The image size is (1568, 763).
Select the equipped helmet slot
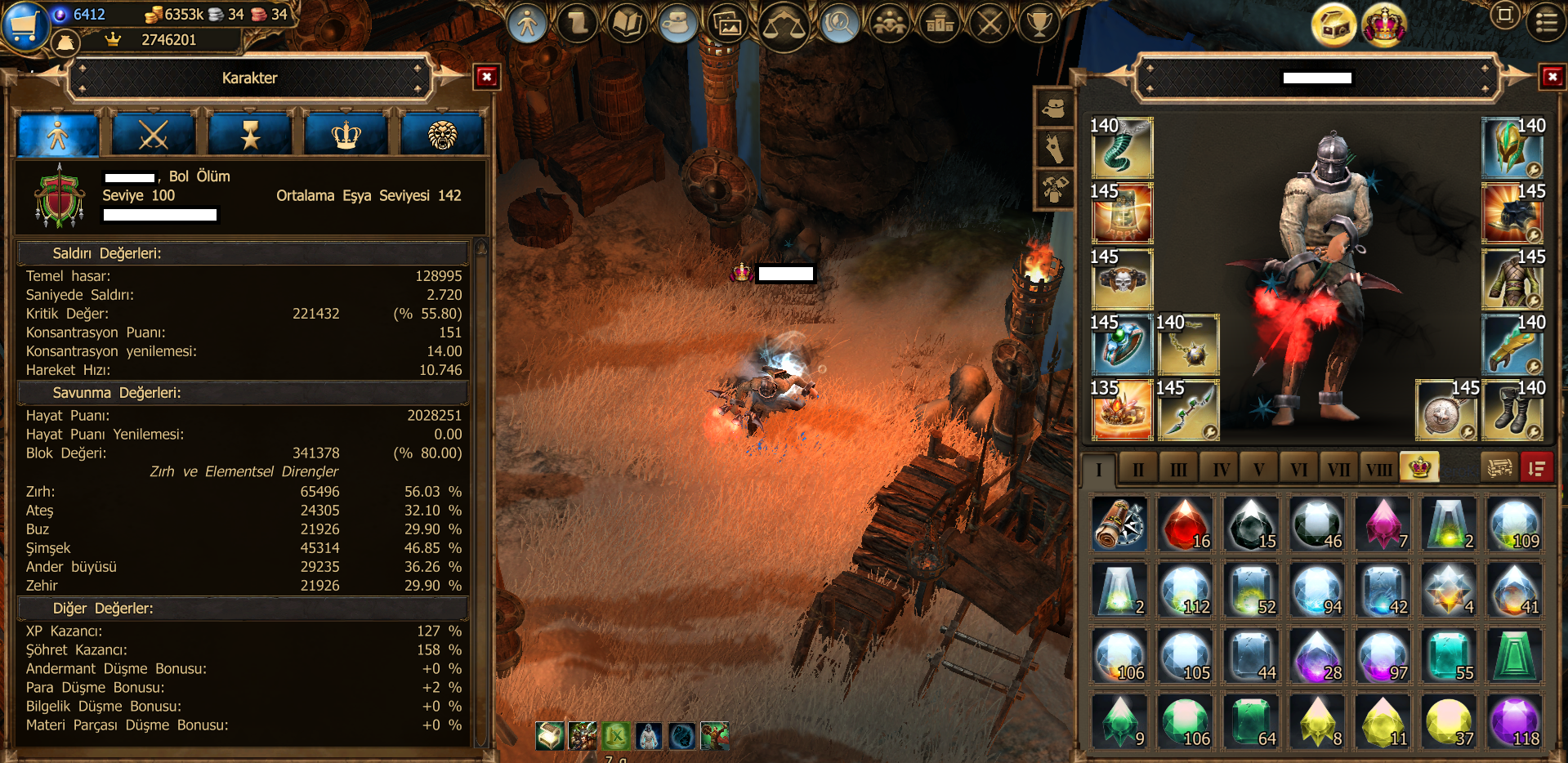click(1512, 148)
